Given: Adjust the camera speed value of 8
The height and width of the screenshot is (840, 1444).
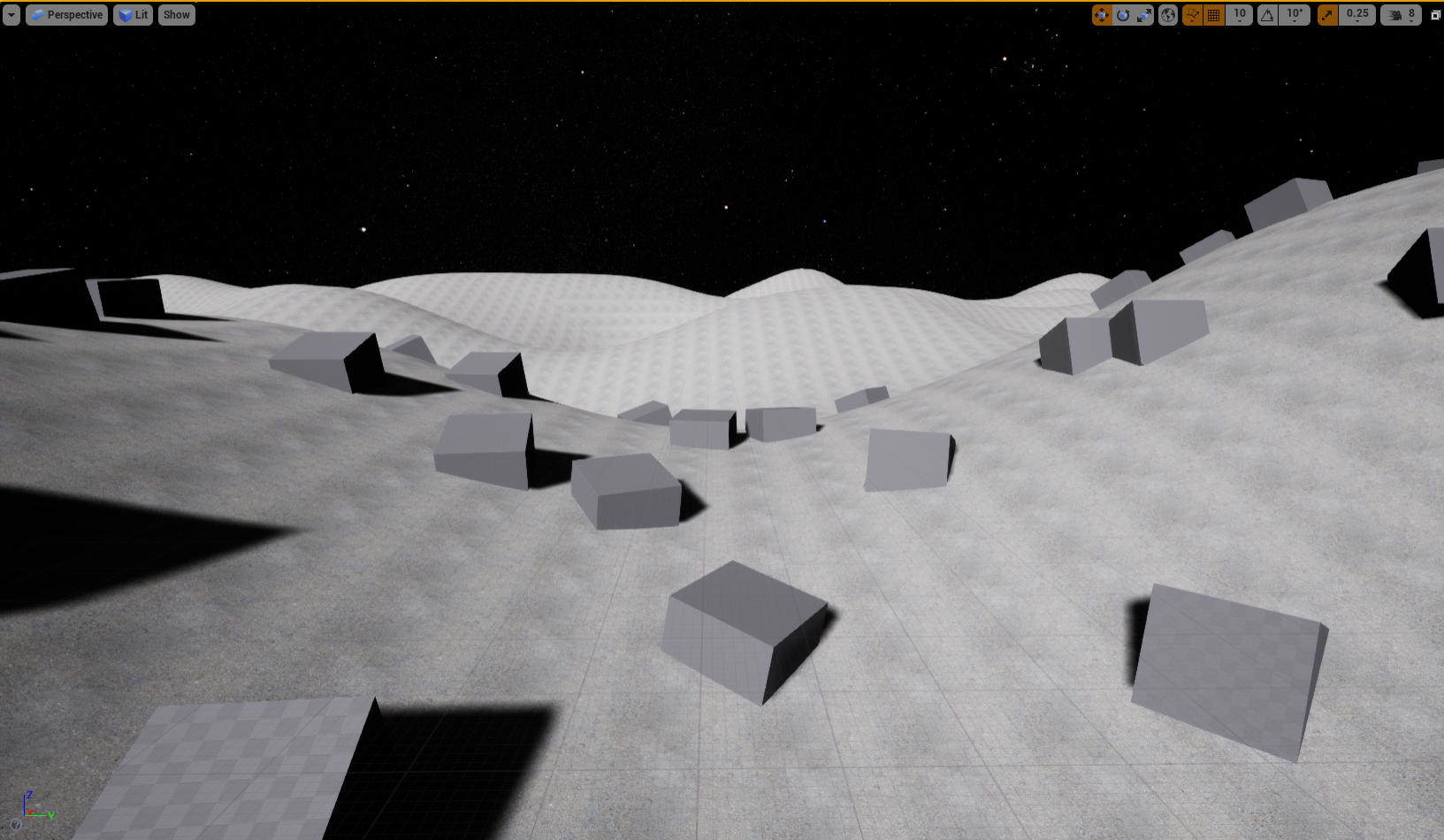Looking at the screenshot, I should (x=1413, y=14).
